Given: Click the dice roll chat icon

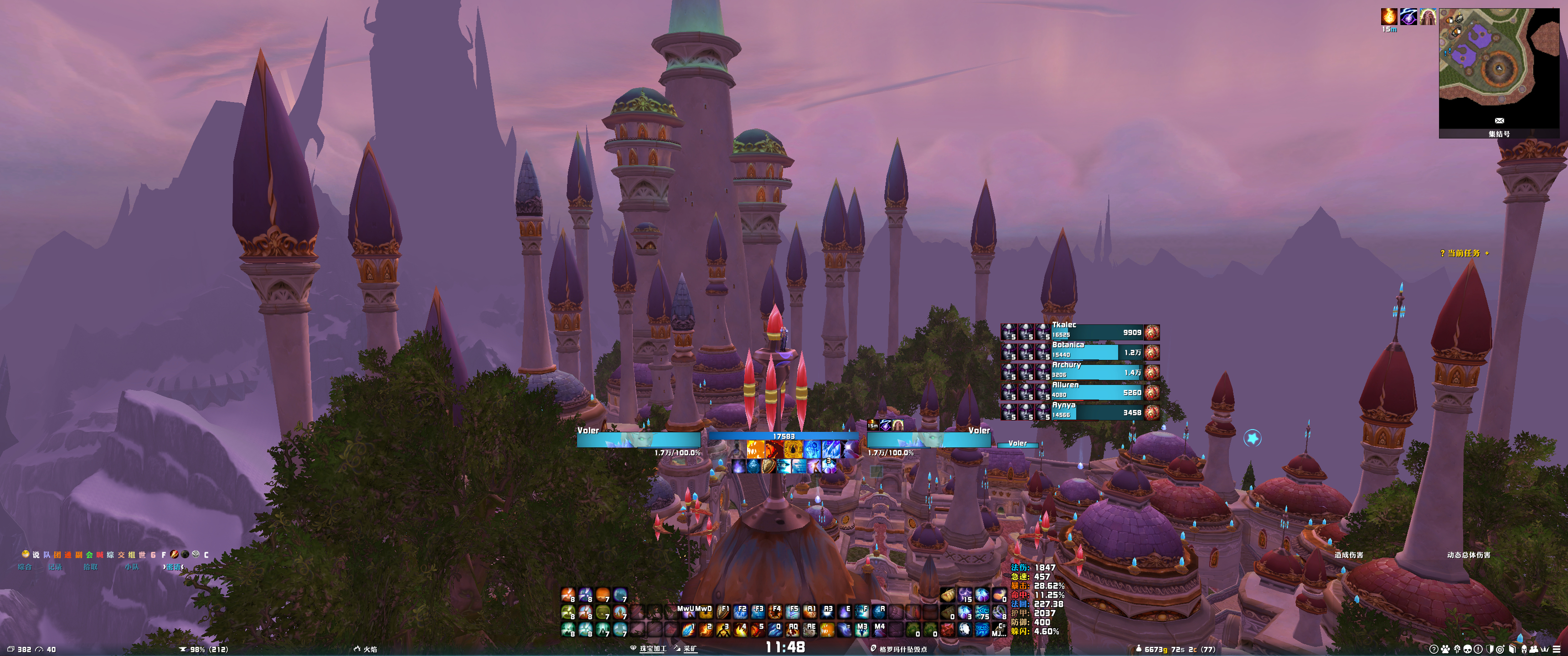Looking at the screenshot, I should [196, 554].
